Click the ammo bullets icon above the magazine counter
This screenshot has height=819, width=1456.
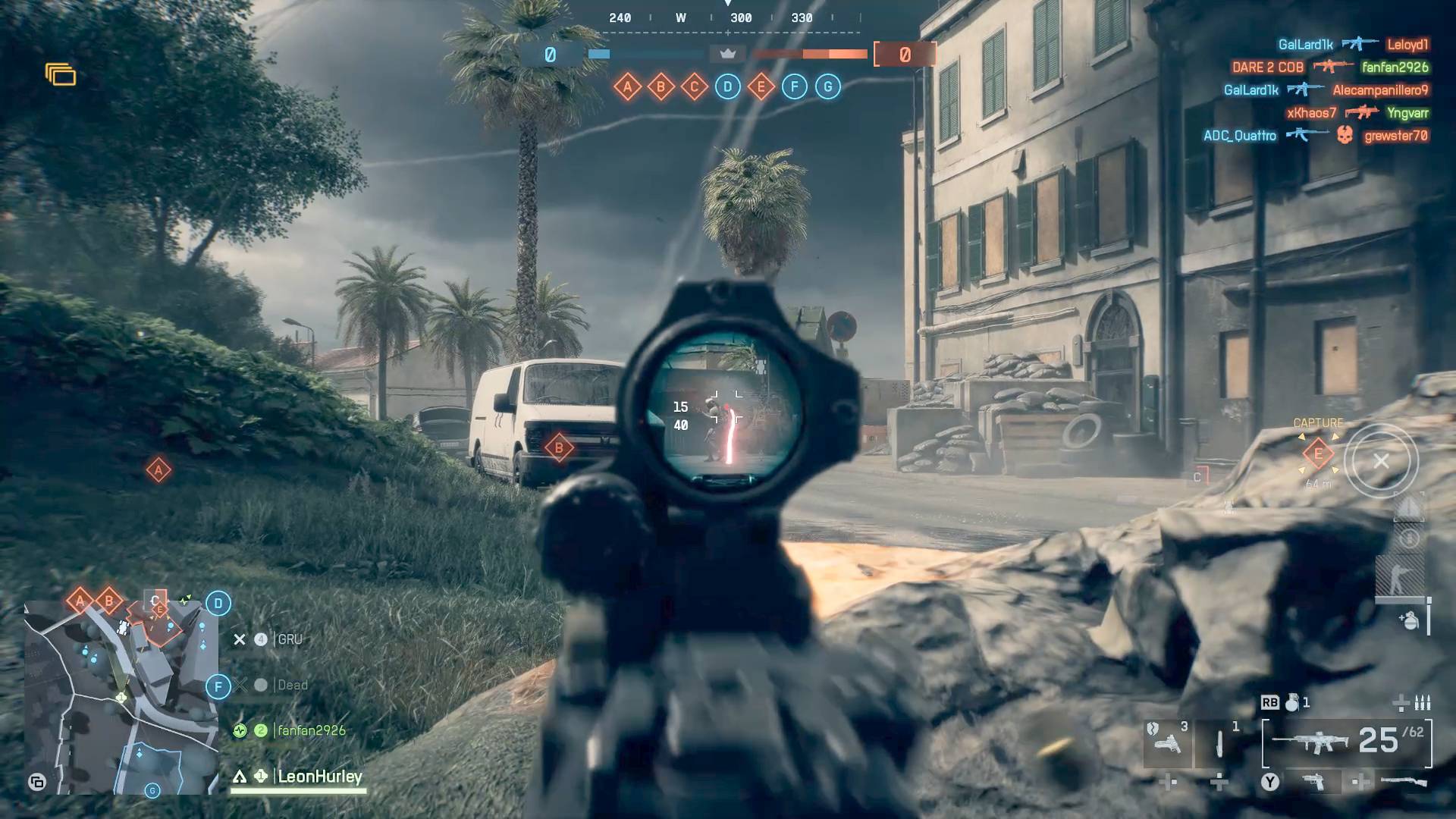(1423, 704)
